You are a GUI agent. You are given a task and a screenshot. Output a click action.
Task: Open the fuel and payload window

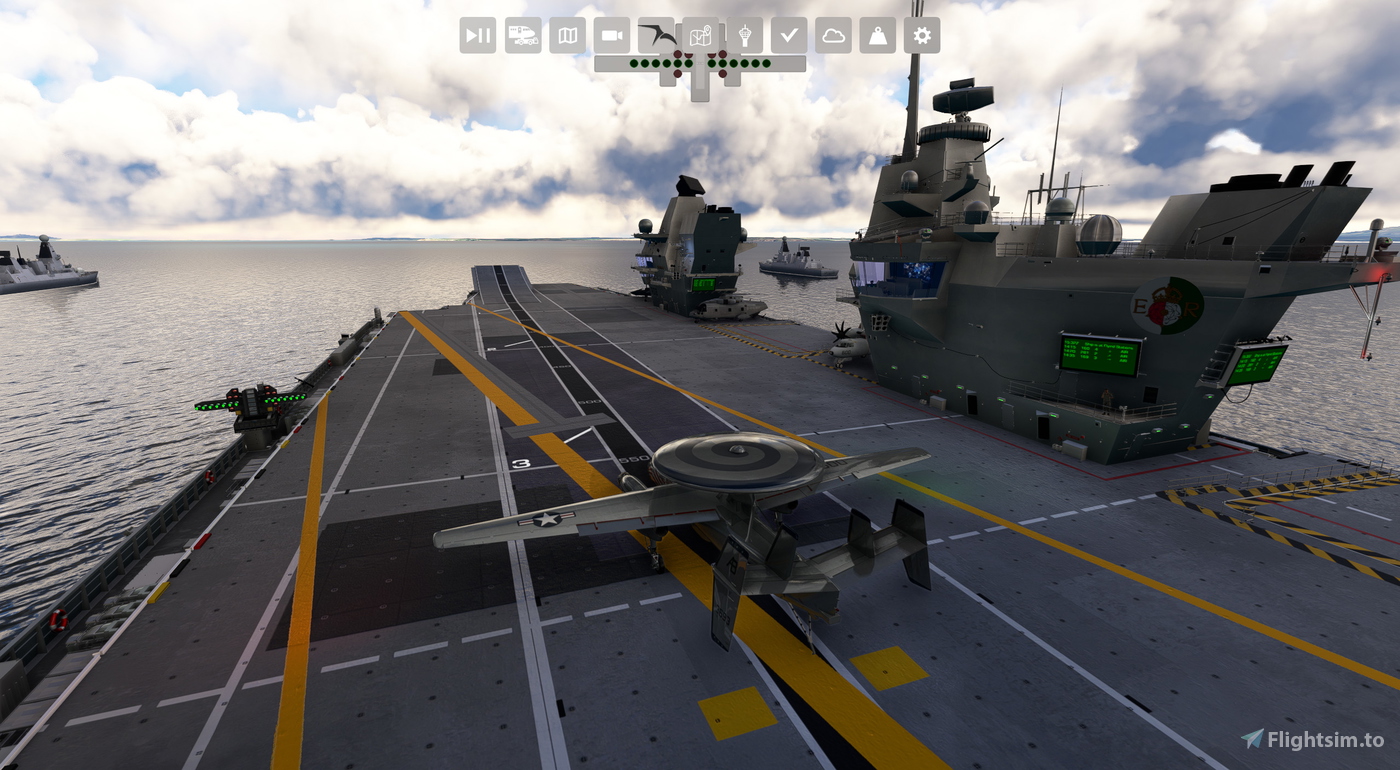pos(877,35)
